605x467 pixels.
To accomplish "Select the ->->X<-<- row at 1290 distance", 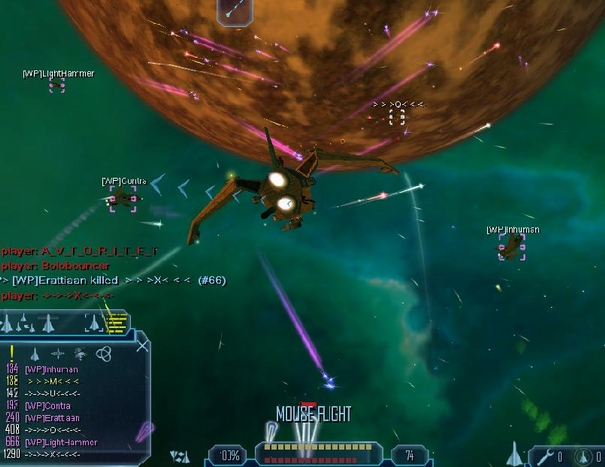I will (x=52, y=454).
